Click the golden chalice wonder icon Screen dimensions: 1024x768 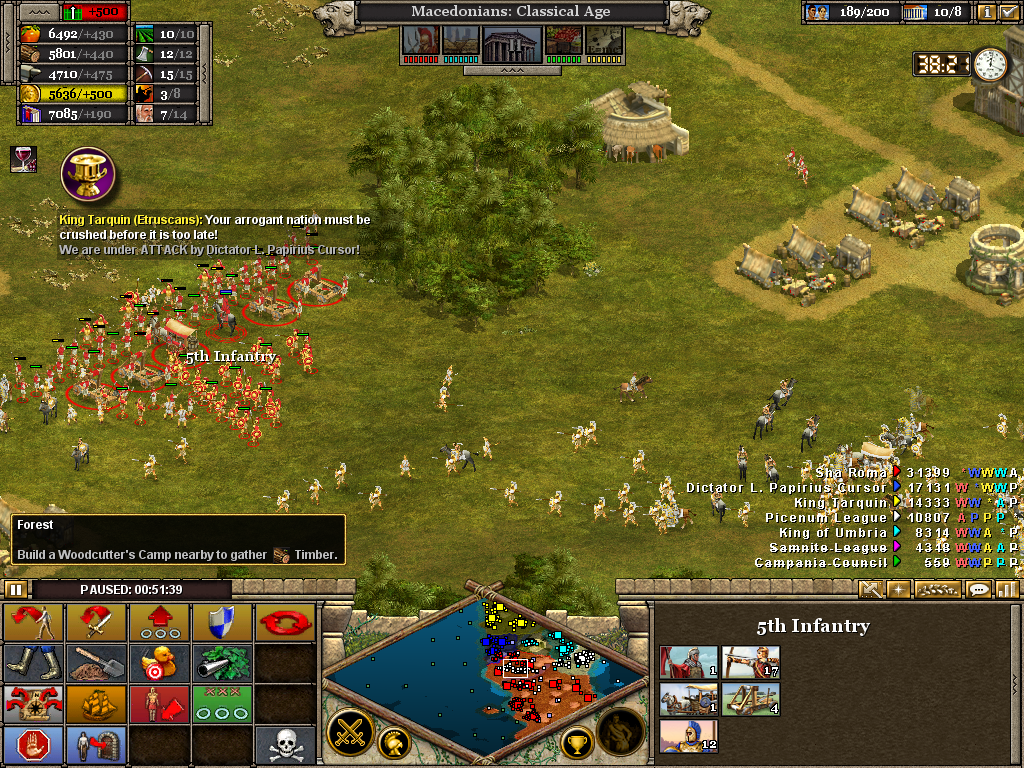88,172
